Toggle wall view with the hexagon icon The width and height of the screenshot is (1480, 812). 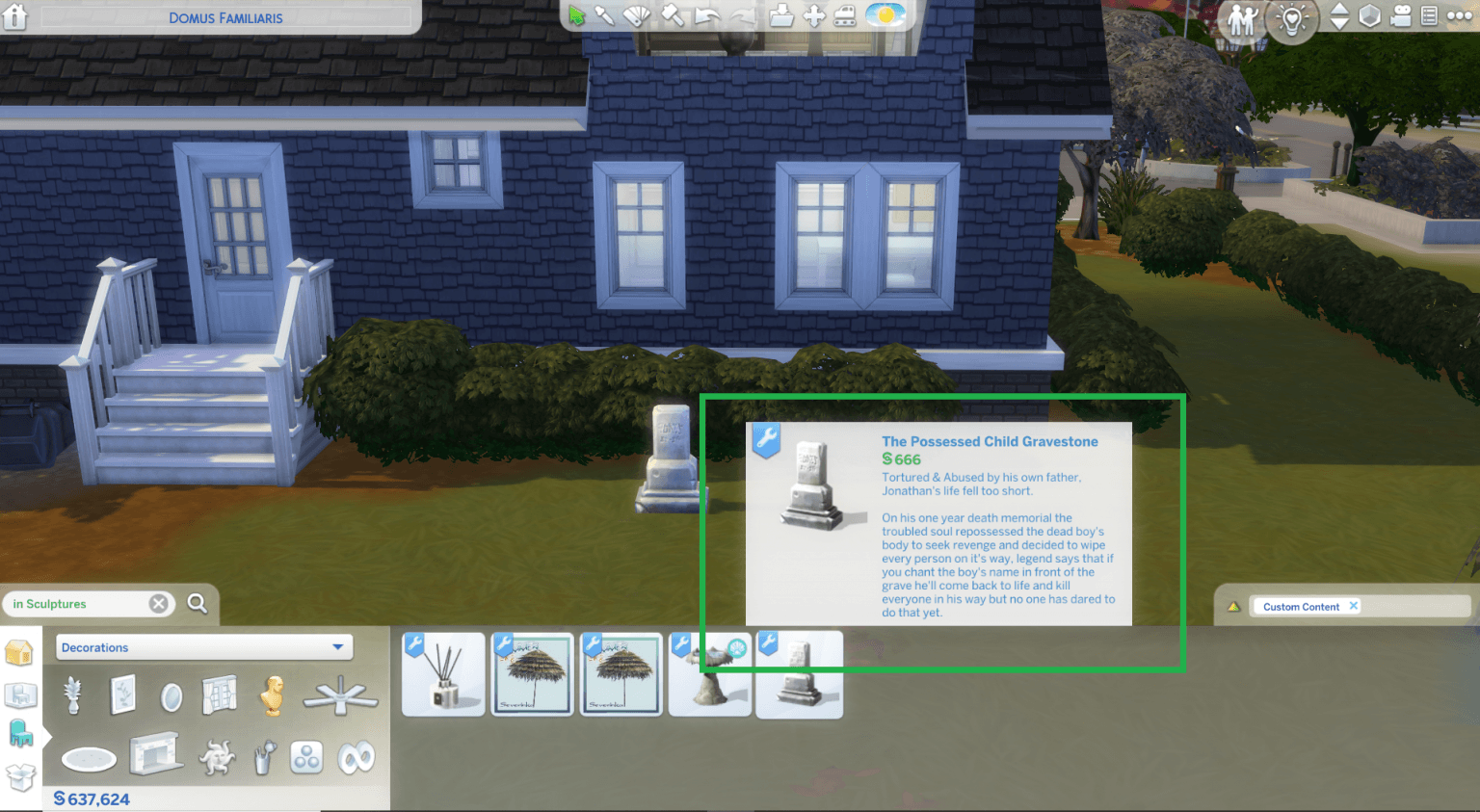point(1369,16)
